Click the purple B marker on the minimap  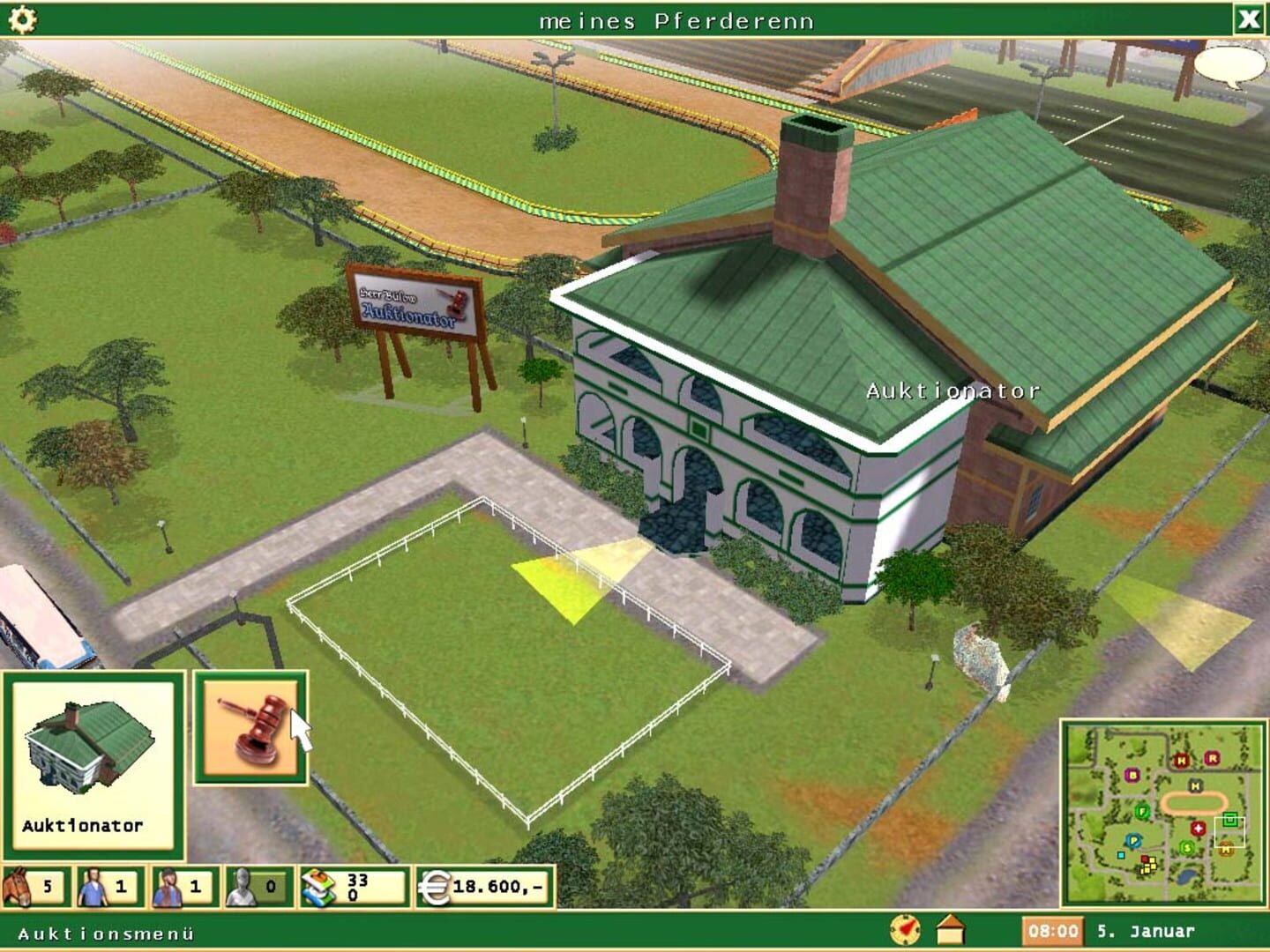click(1132, 774)
